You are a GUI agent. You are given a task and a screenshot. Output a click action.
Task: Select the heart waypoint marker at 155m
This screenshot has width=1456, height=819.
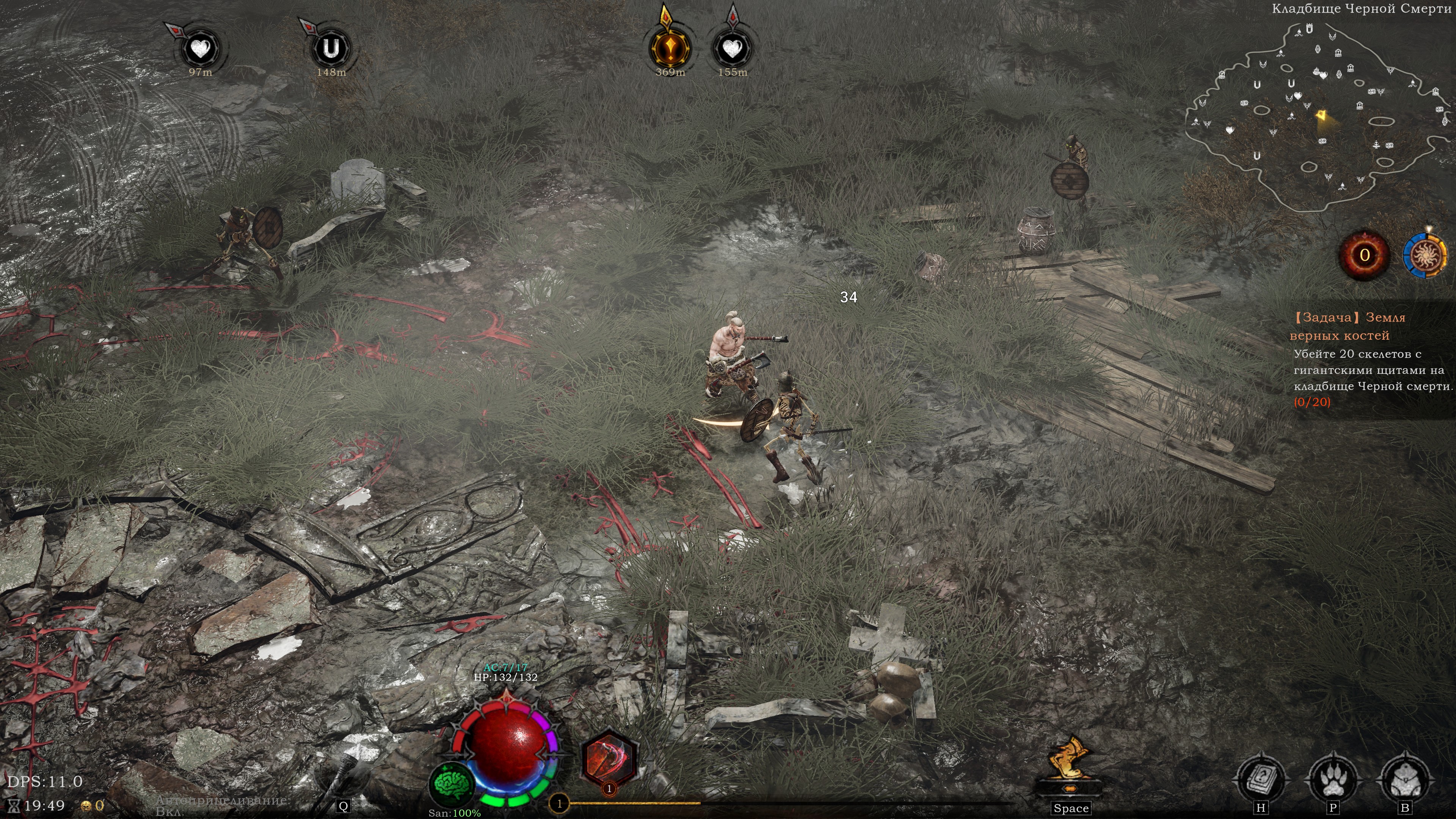tap(733, 49)
